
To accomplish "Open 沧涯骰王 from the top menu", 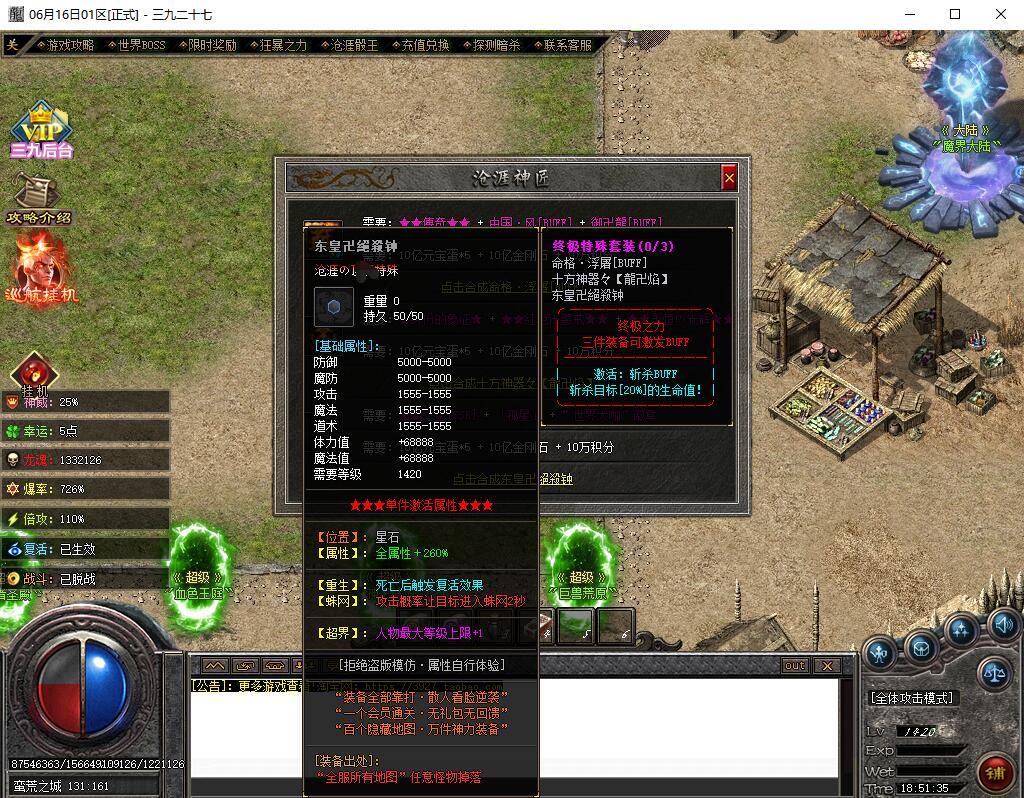I will click(354, 45).
